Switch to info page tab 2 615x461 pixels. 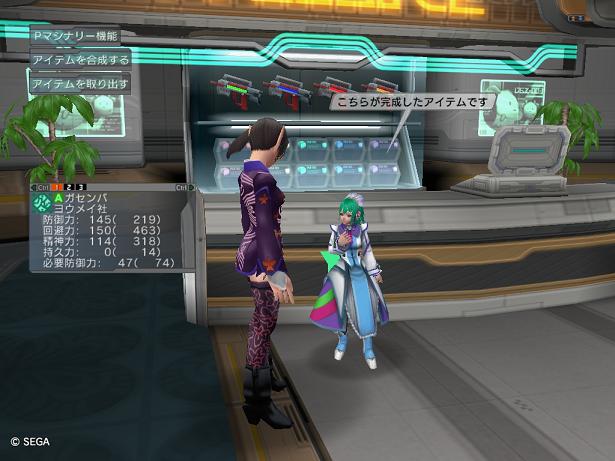[70, 187]
